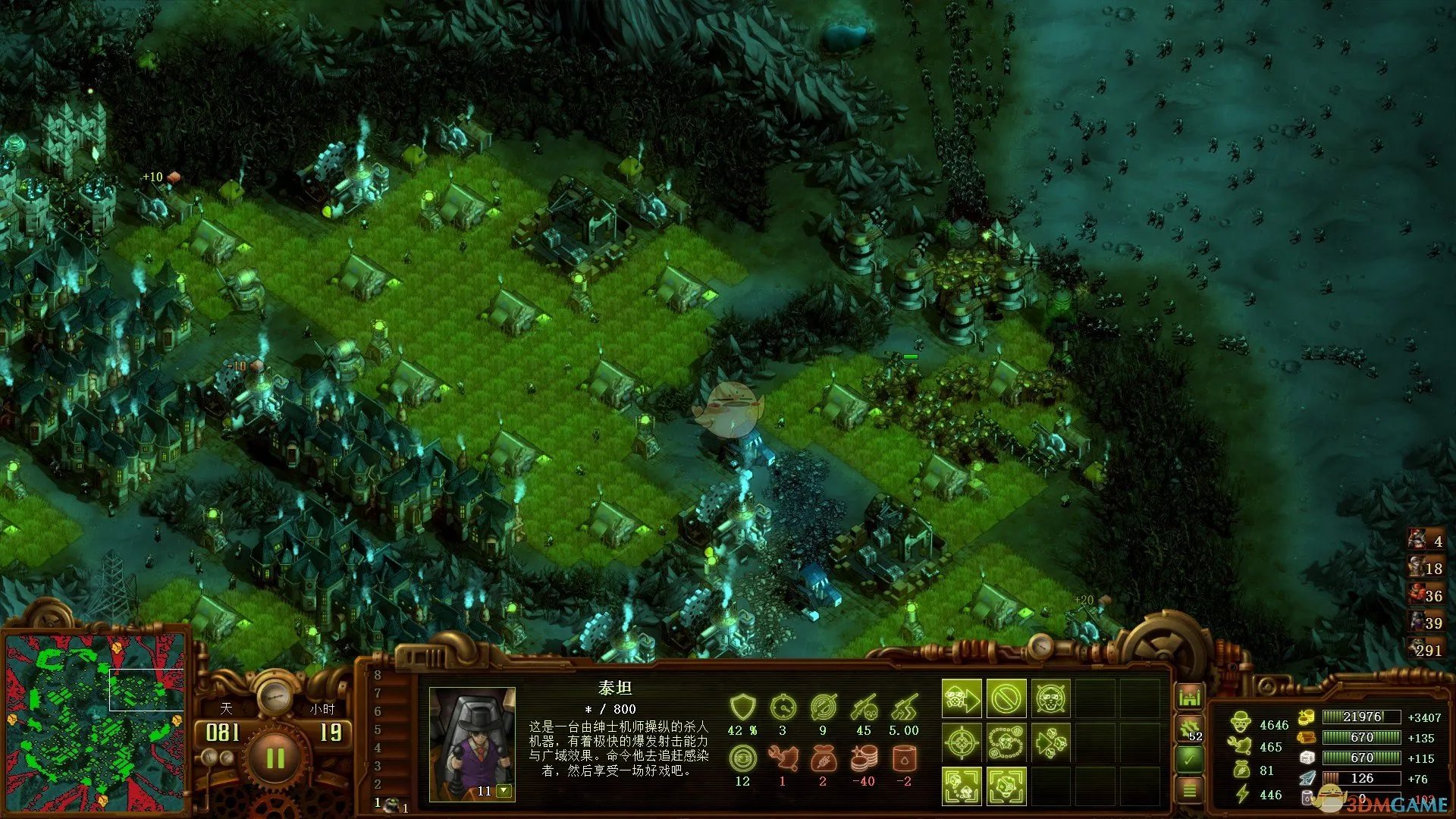Pick the framed single zombie target icon
Screen dimensions: 1456x819
tap(1006, 786)
